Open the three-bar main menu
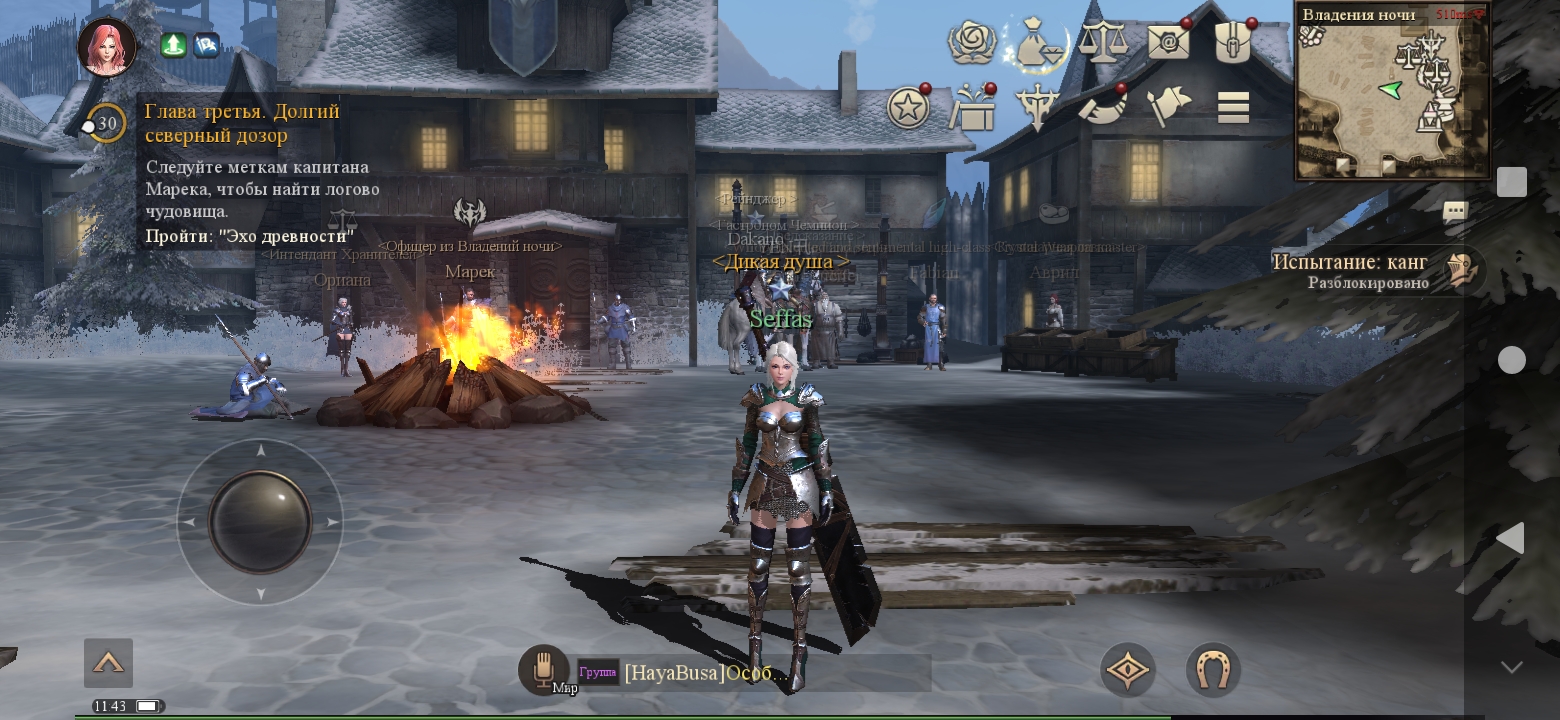This screenshot has width=1560, height=720. pos(1233,108)
